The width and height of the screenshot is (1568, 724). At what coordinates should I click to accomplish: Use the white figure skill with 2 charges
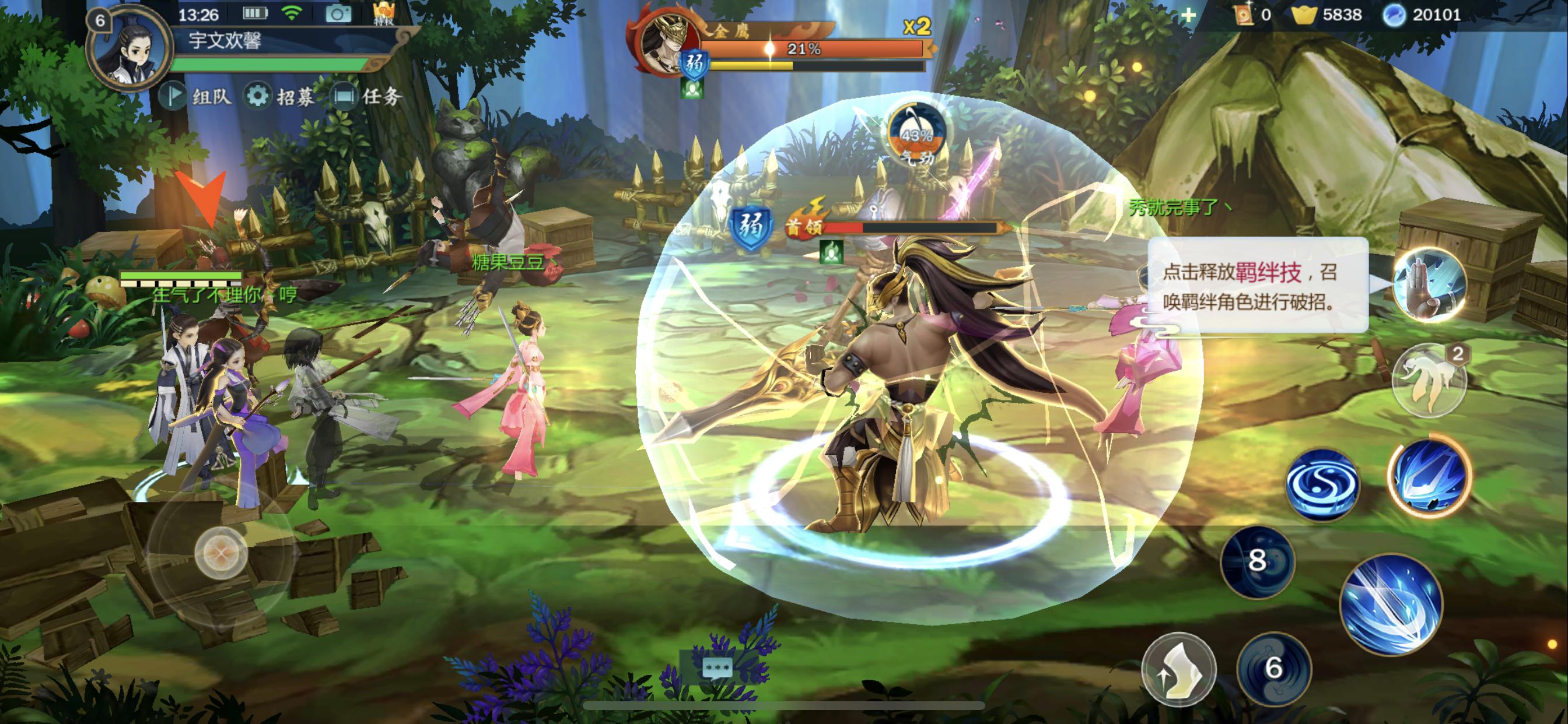[1429, 379]
